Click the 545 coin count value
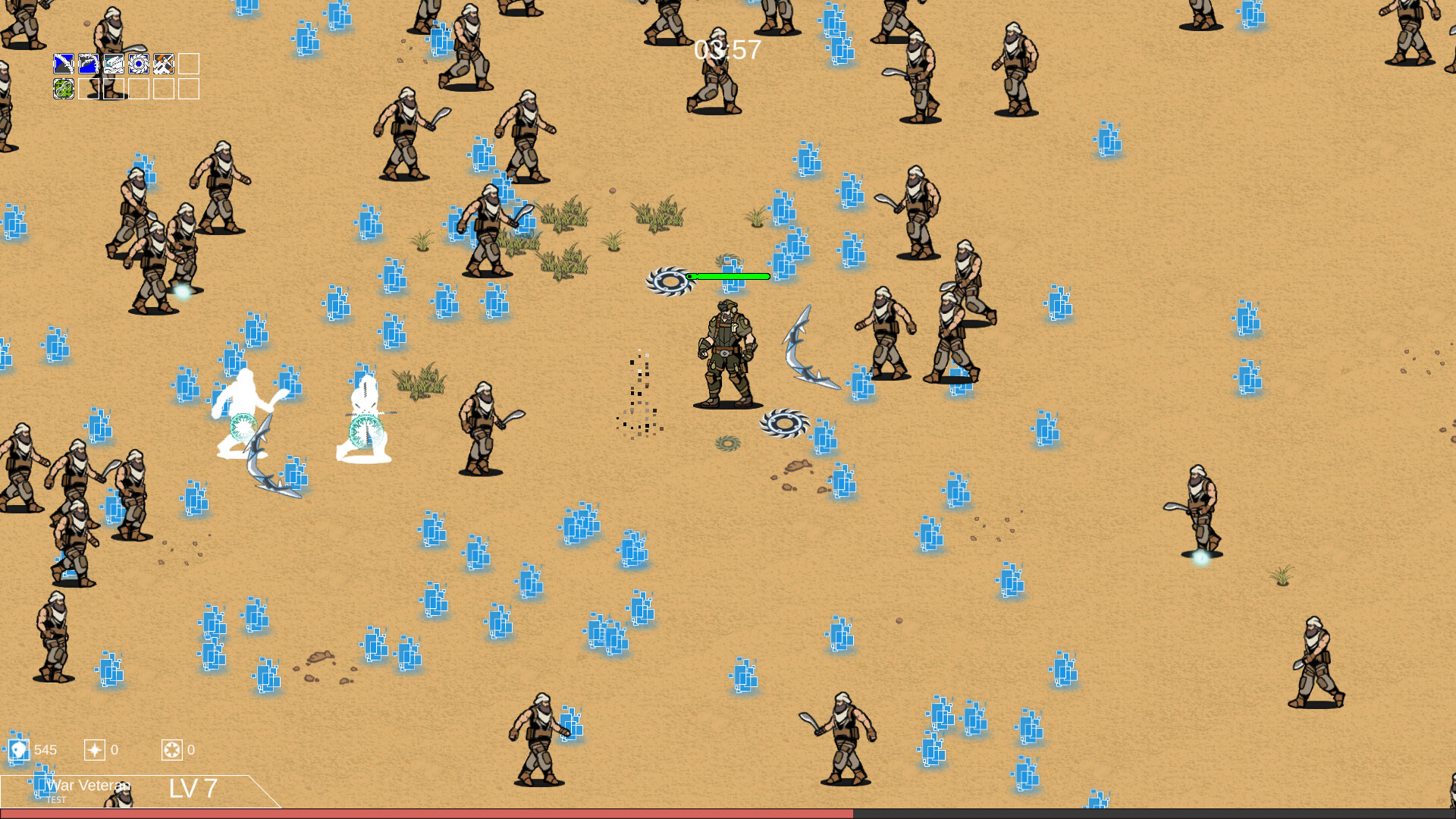This screenshot has width=1456, height=819. click(x=45, y=750)
